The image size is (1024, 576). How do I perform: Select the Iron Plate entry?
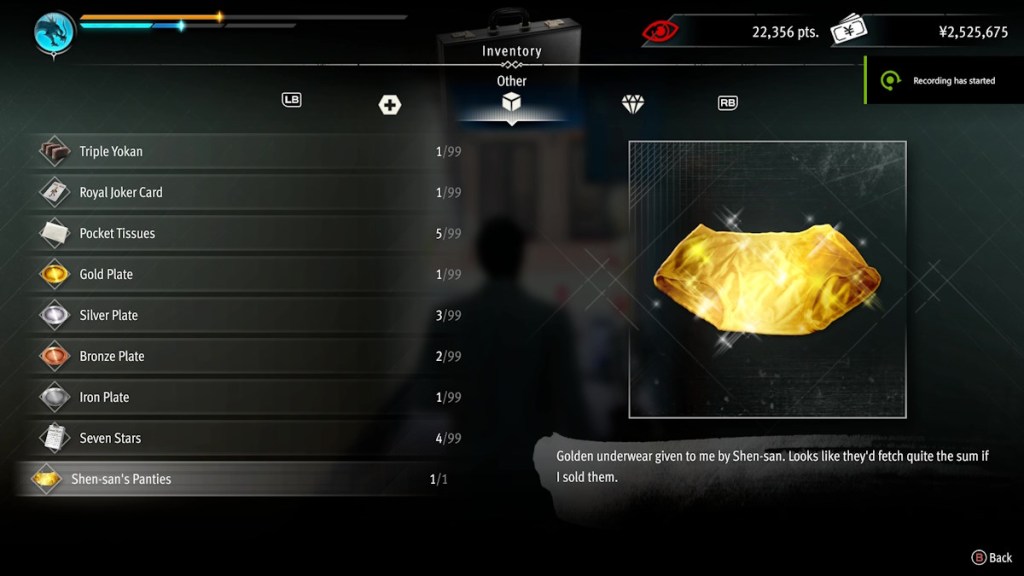click(240, 397)
